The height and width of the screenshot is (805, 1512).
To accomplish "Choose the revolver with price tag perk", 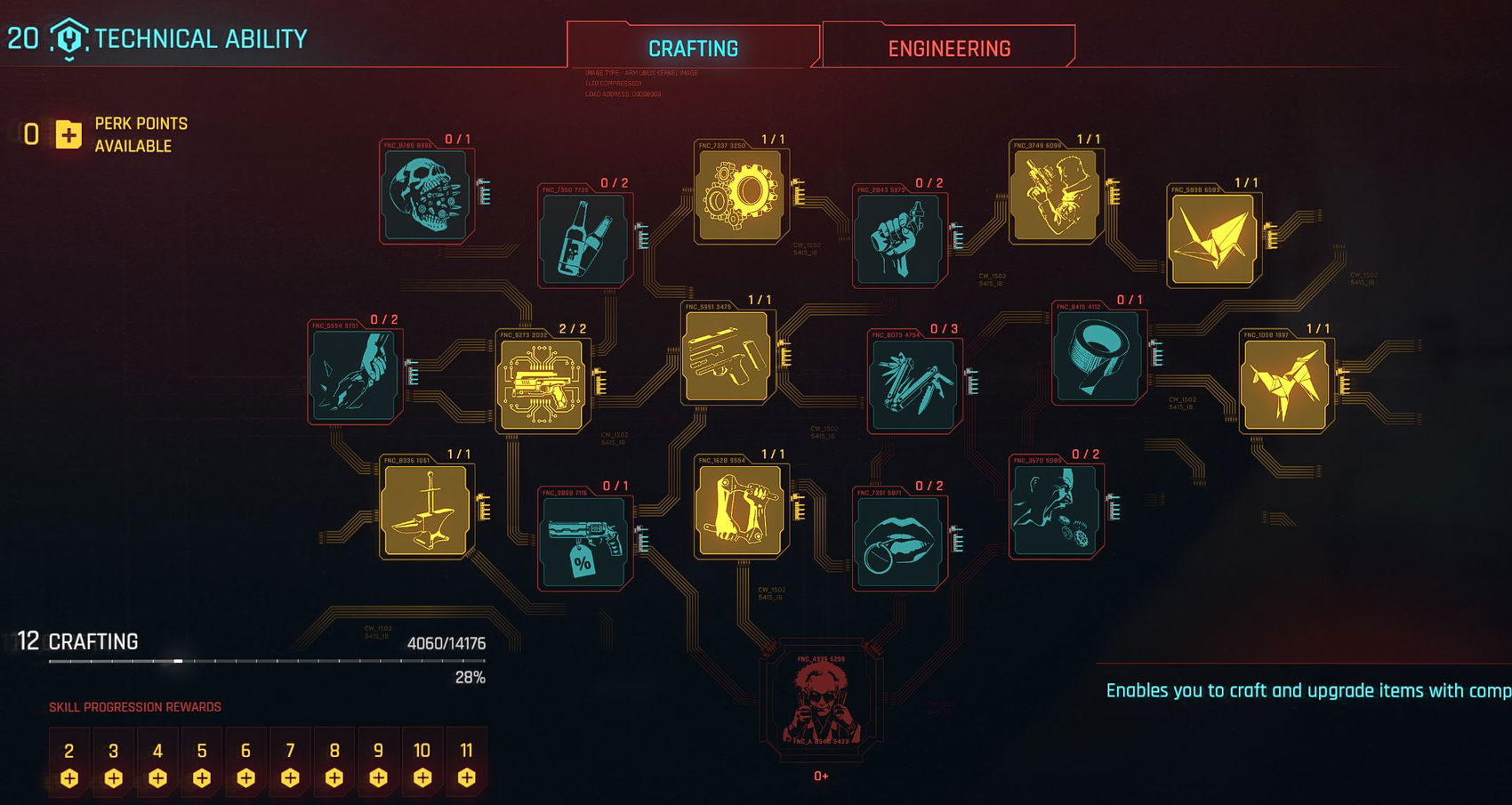I will point(584,543).
